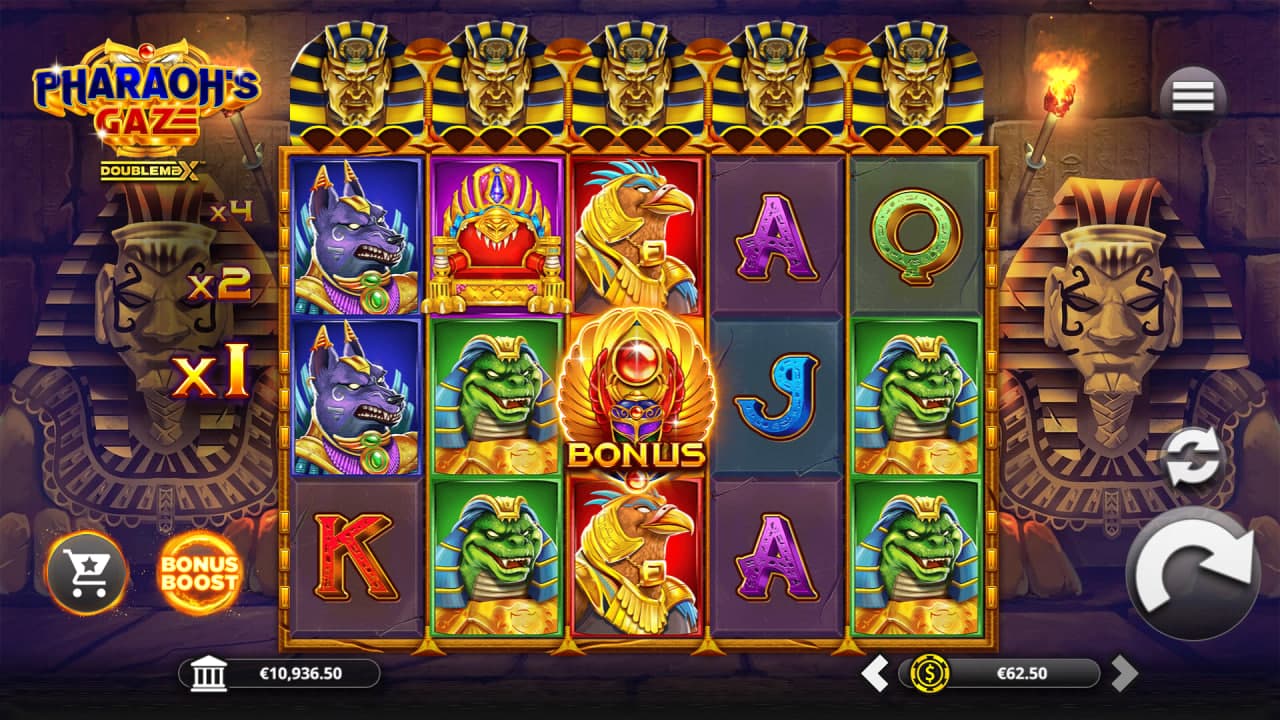Open the bonus buy shopping cart
Screen dimensions: 1280x720
(x=87, y=572)
